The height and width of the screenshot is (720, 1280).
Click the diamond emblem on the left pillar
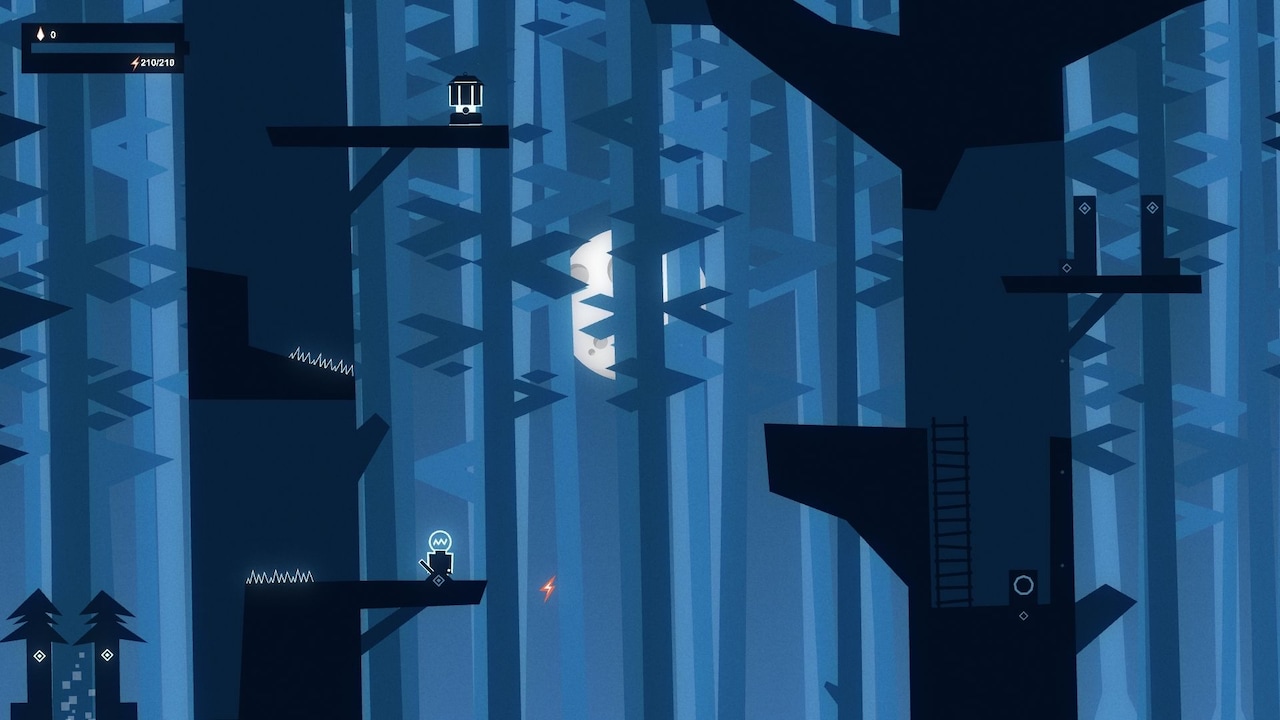[x=1084, y=208]
